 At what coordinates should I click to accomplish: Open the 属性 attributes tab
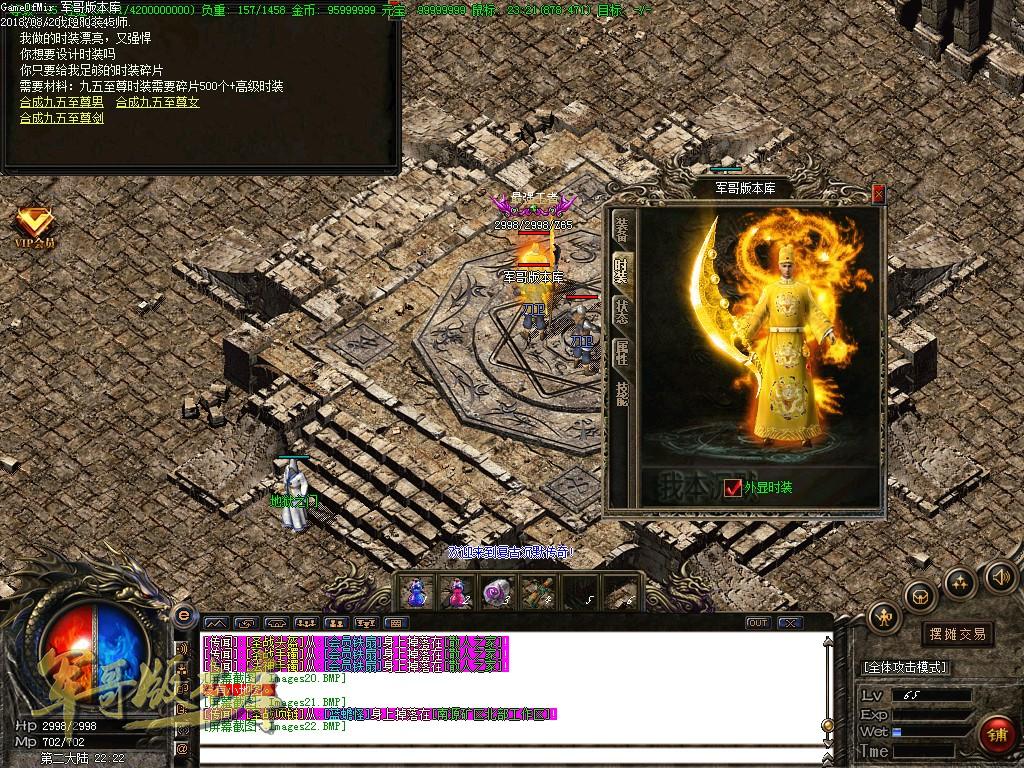click(621, 350)
